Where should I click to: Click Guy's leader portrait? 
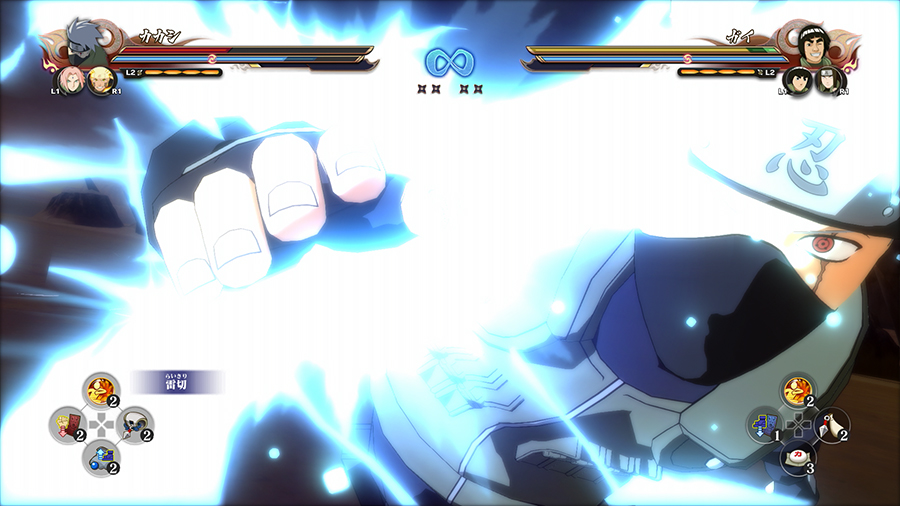818,44
